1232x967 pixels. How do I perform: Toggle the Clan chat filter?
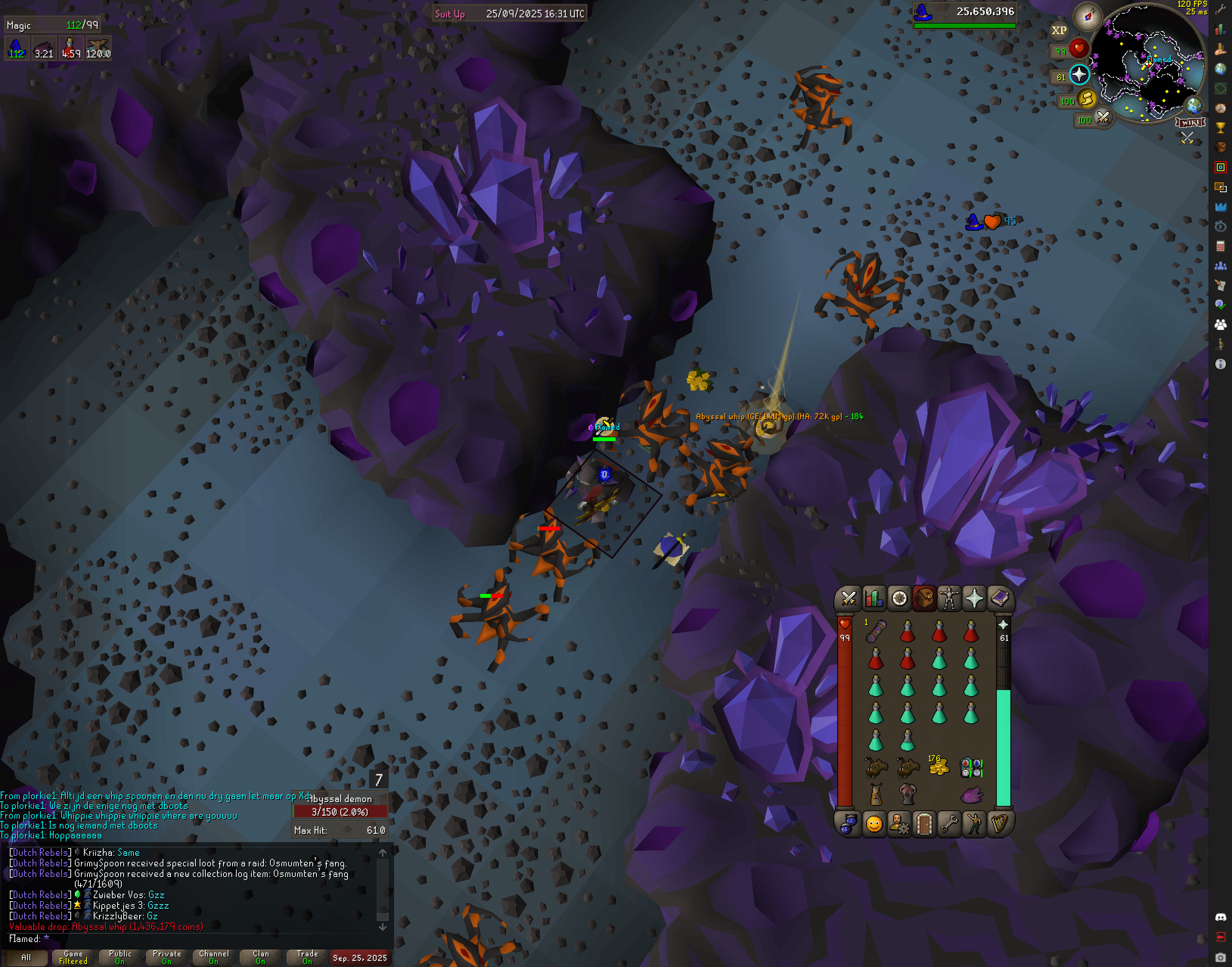tap(260, 958)
